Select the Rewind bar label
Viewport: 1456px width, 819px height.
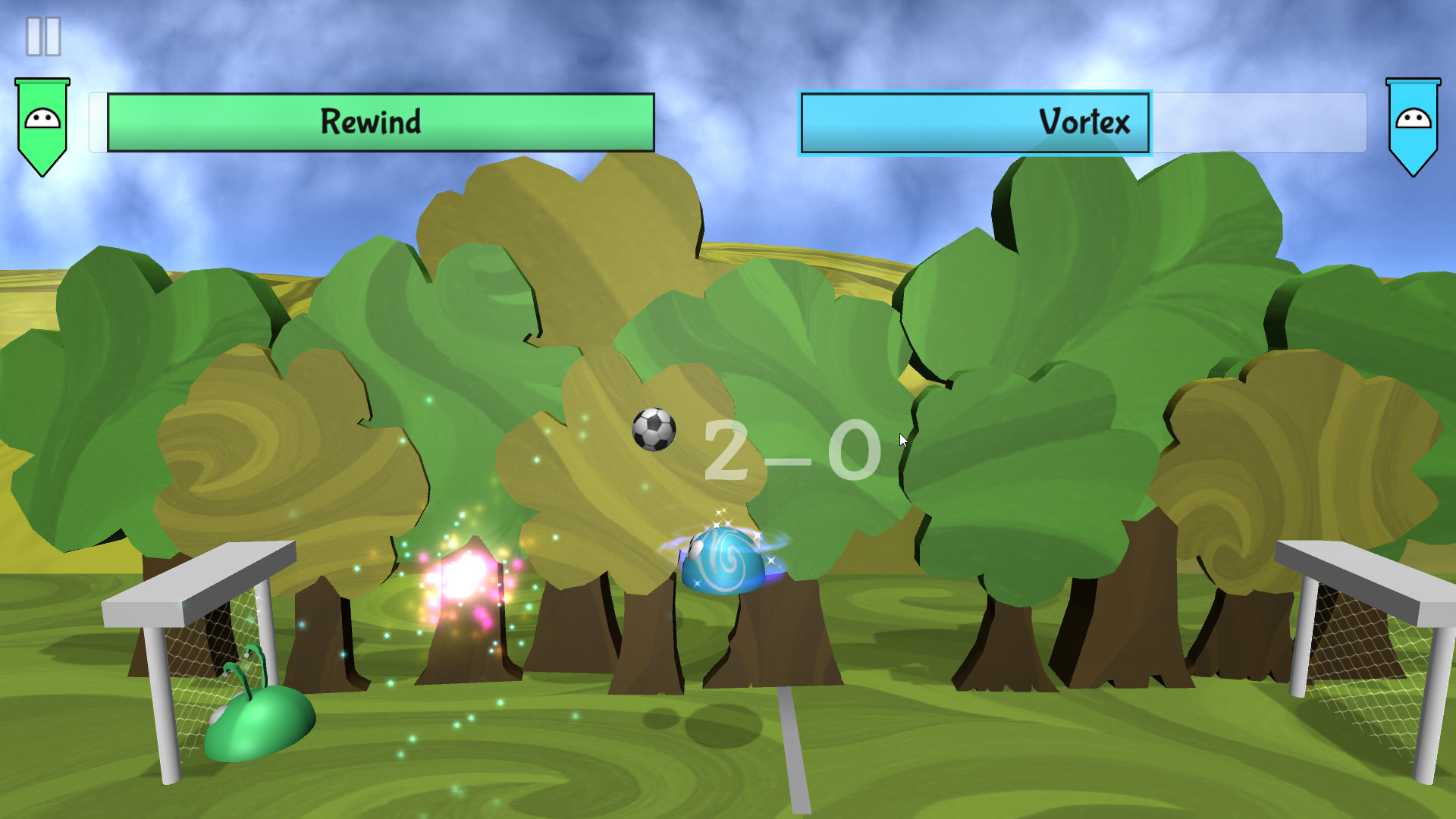tap(373, 120)
